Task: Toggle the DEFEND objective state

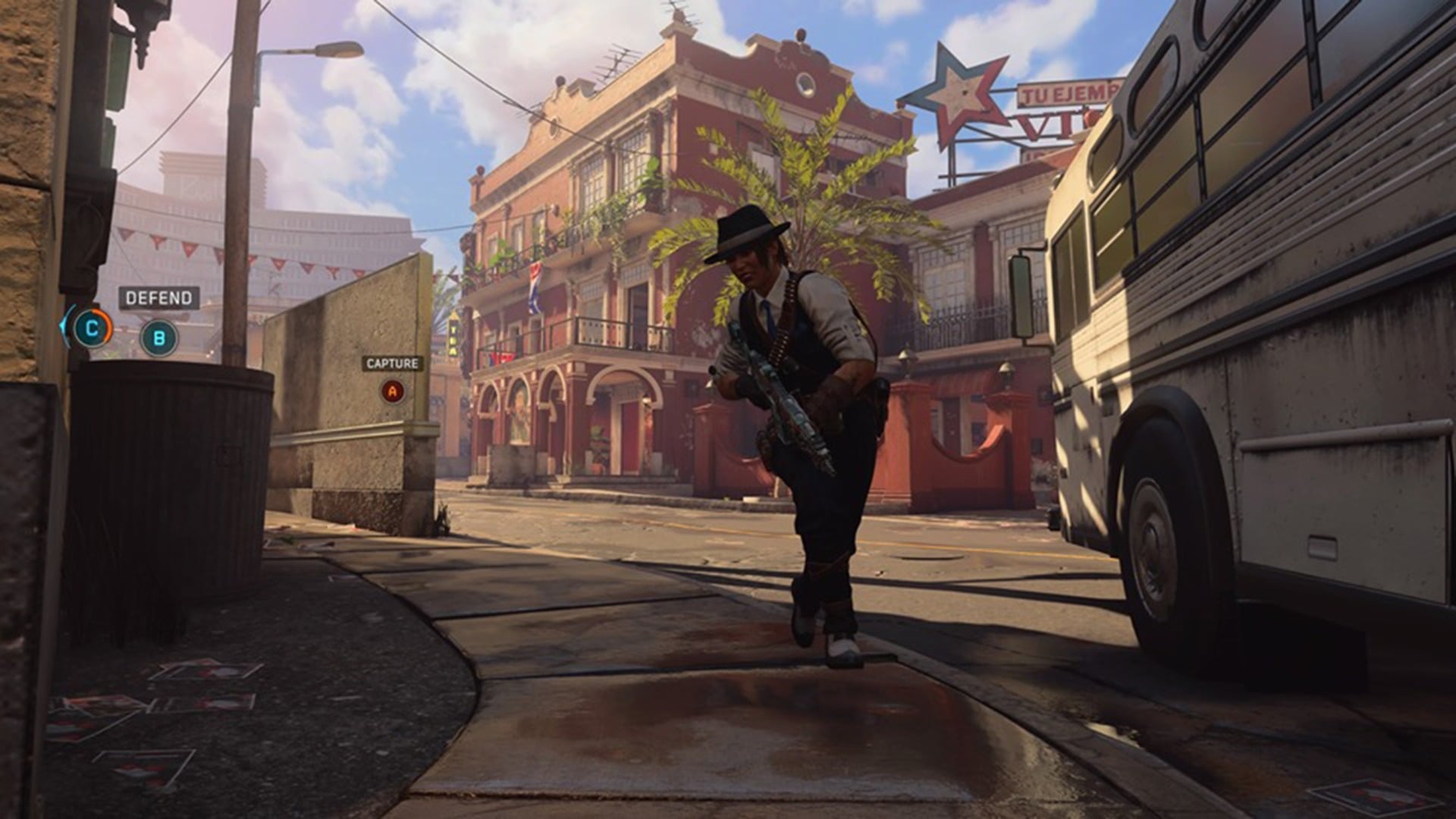Action: pyautogui.click(x=158, y=297)
